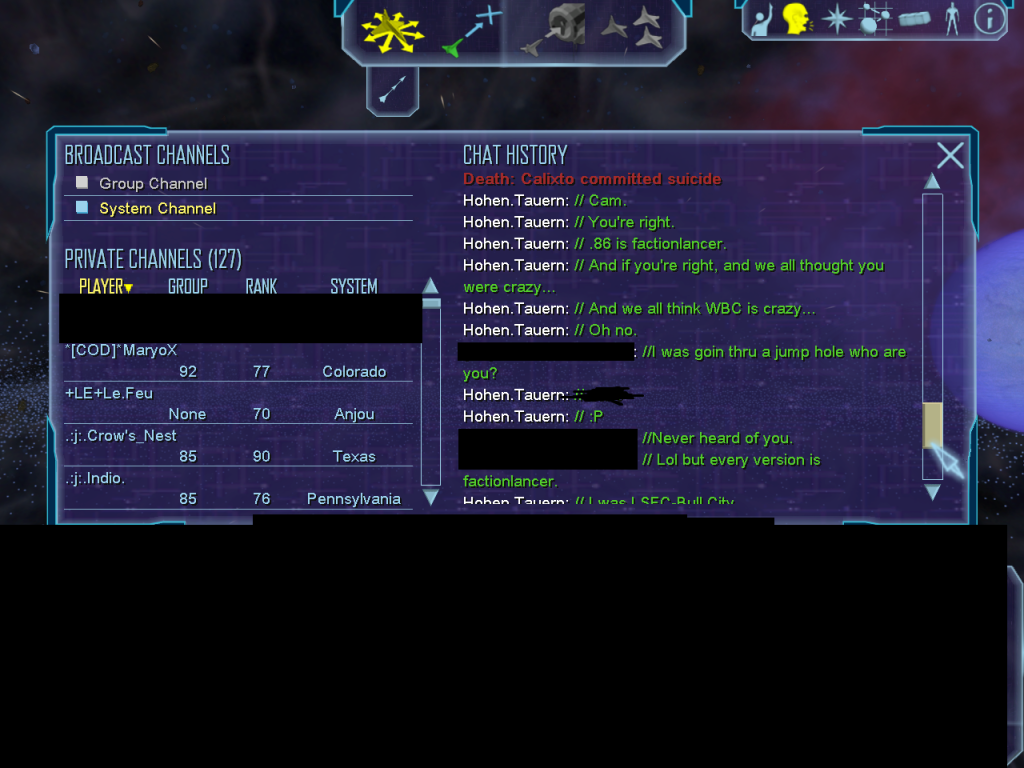Click the chat history scroll-up arrow

[932, 181]
